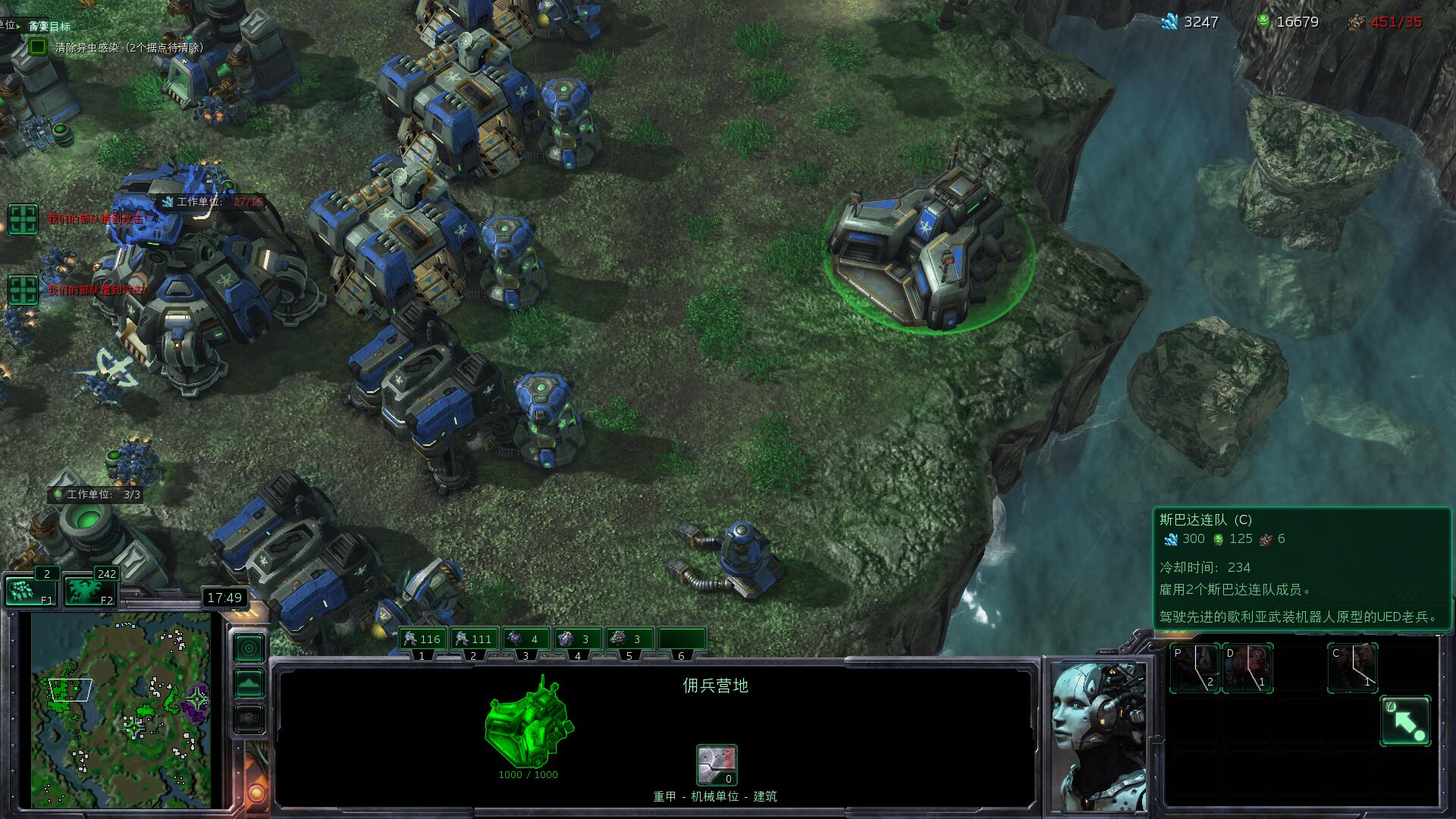
Task: Select control group 2 tab
Action: (x=475, y=639)
